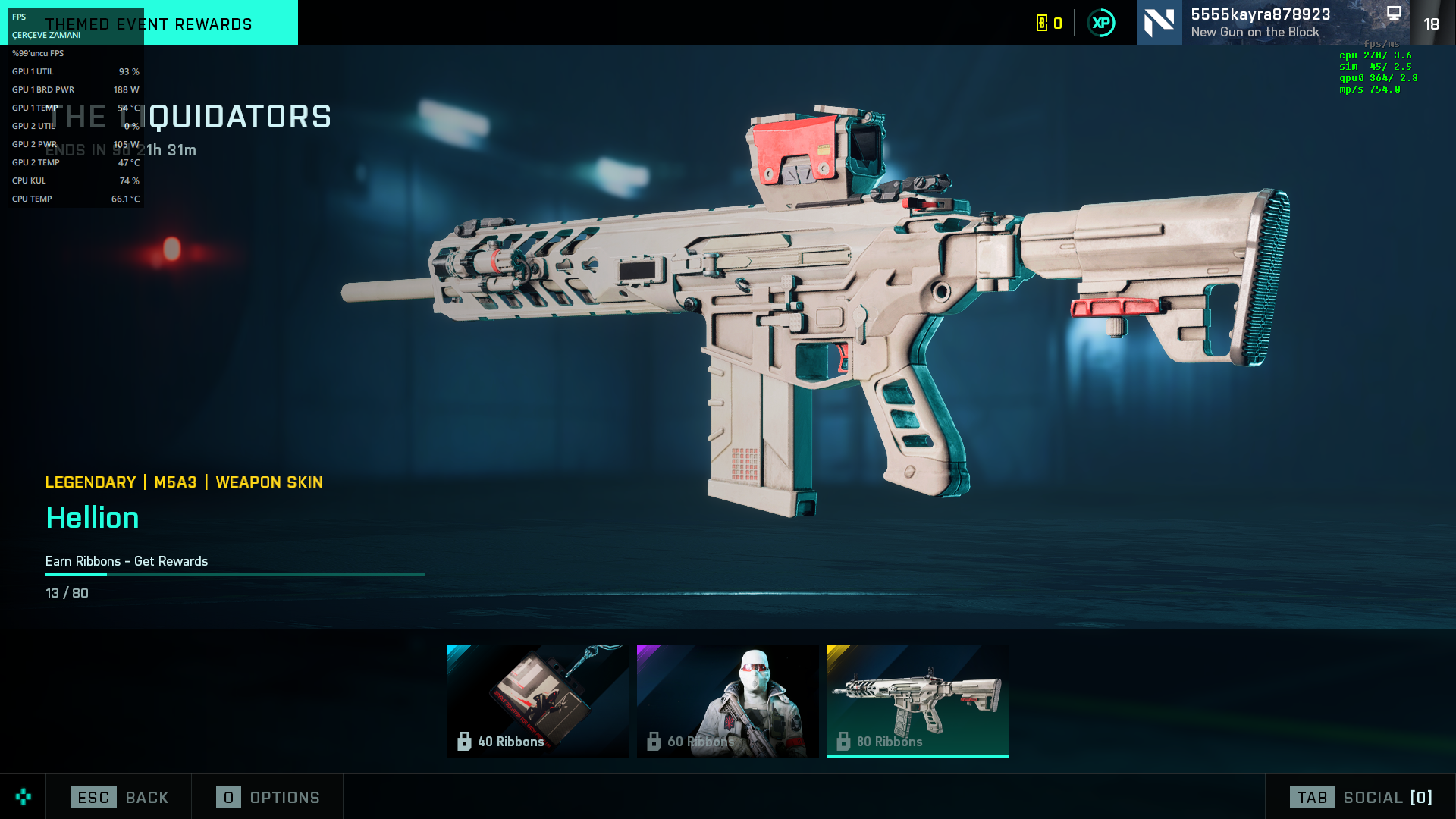Viewport: 1456px width, 819px height.
Task: Go back using the Back button
Action: [119, 797]
